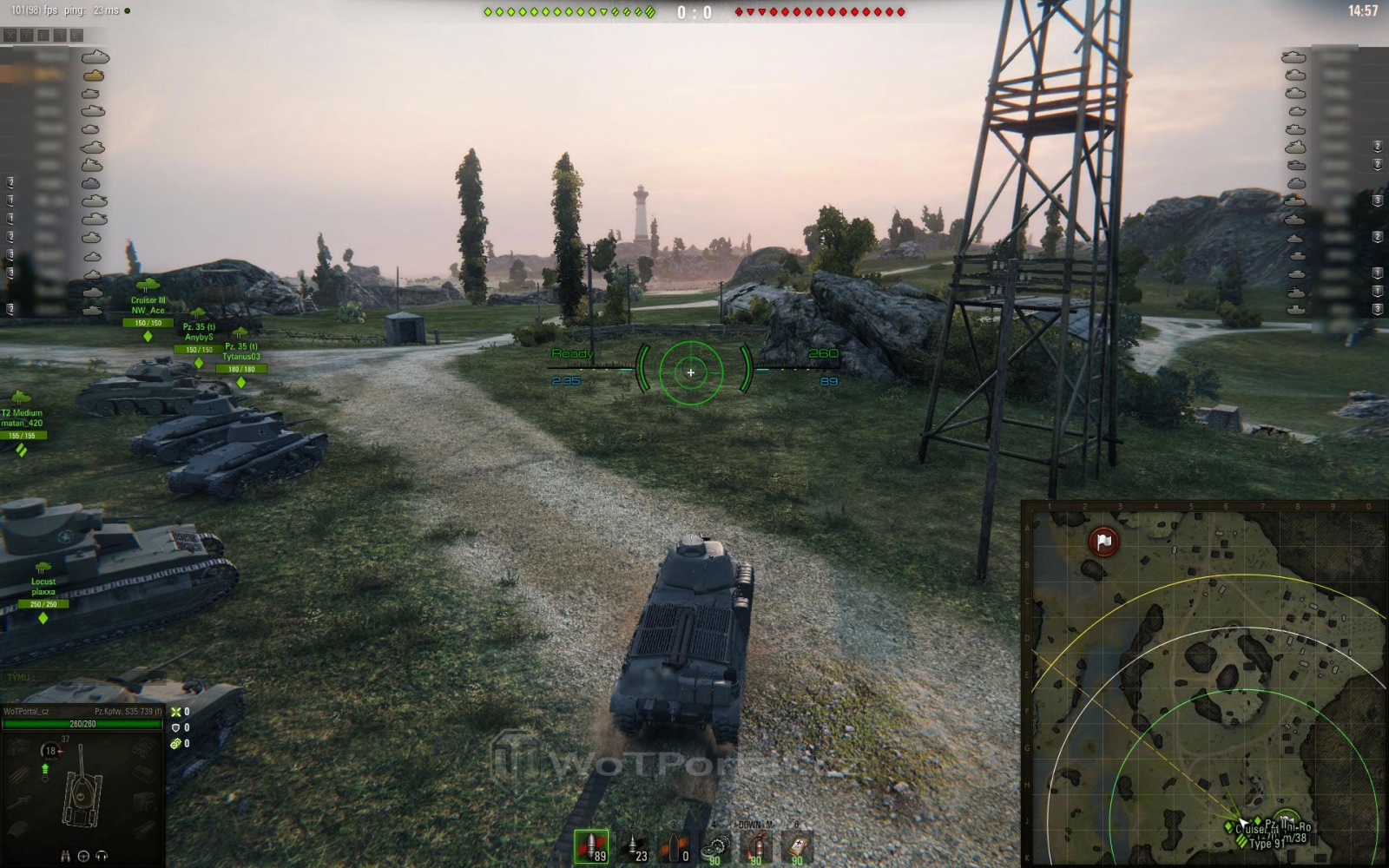Click the headphones radio operator icon
This screenshot has width=1389, height=868.
102,856
